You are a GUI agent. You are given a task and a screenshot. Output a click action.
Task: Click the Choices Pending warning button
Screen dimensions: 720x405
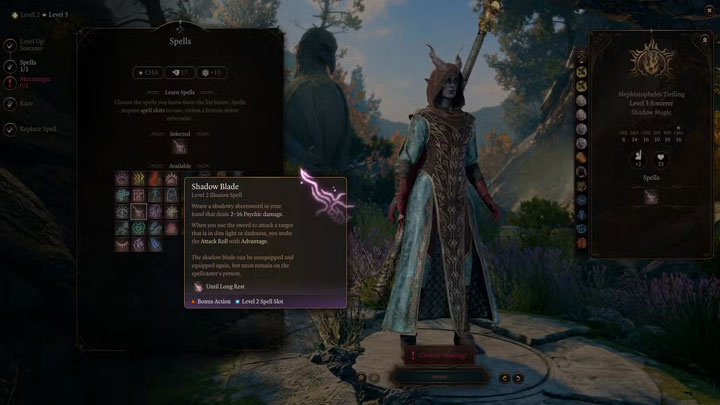(437, 354)
